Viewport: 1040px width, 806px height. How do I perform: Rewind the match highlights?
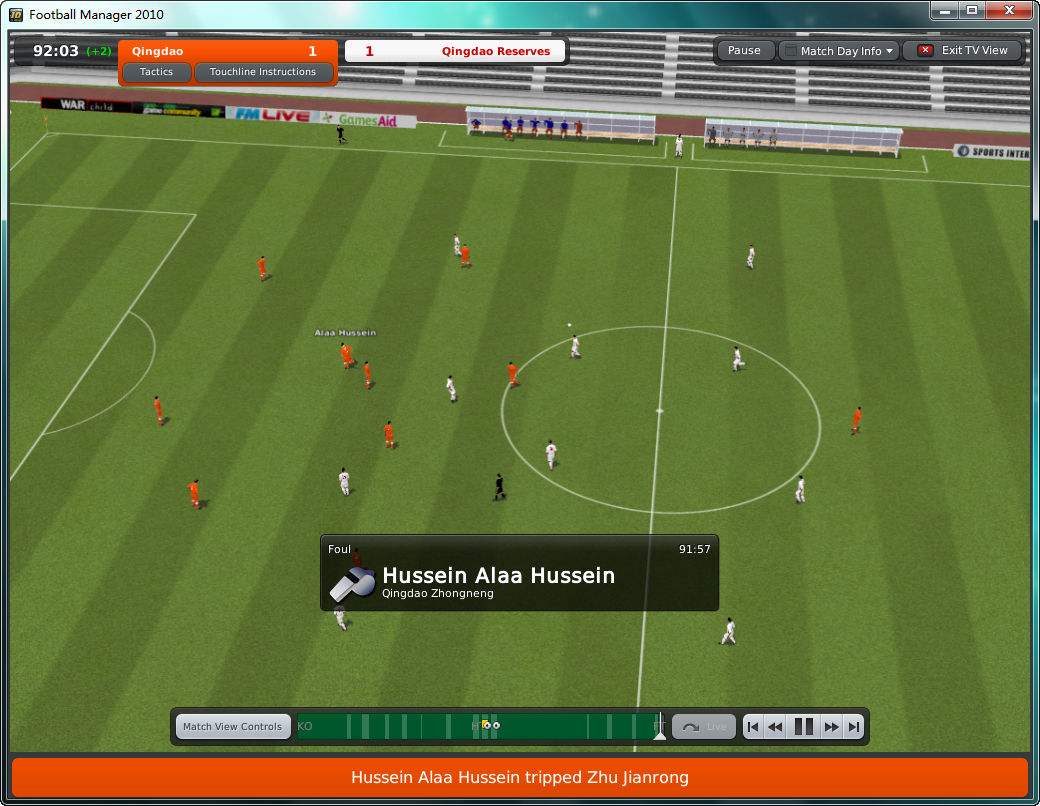tap(775, 727)
